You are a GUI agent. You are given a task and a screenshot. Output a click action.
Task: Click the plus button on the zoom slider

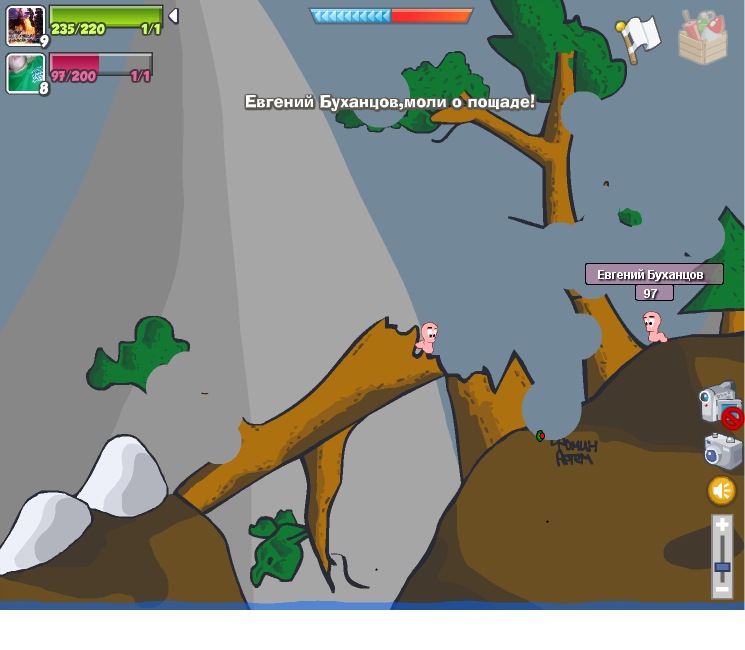click(722, 525)
